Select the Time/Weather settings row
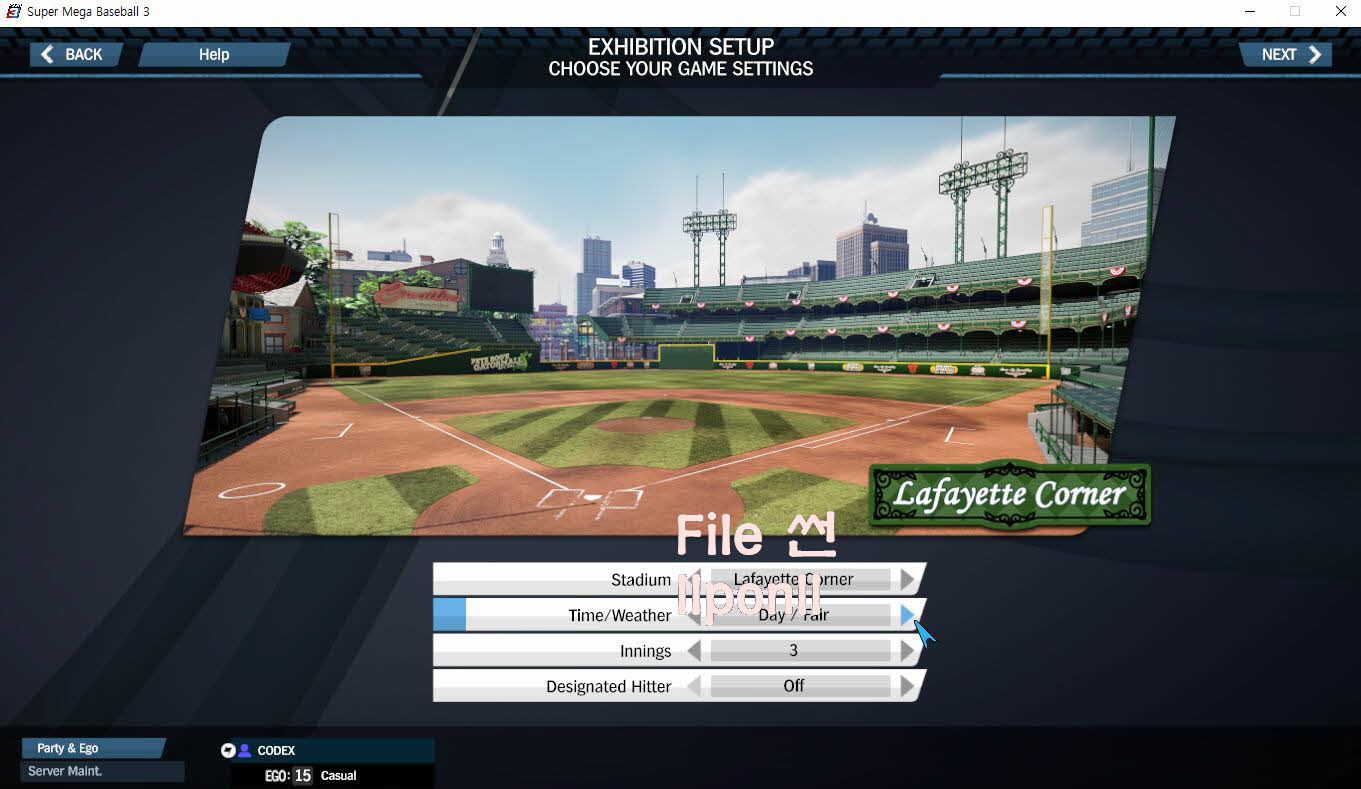 [x=619, y=615]
